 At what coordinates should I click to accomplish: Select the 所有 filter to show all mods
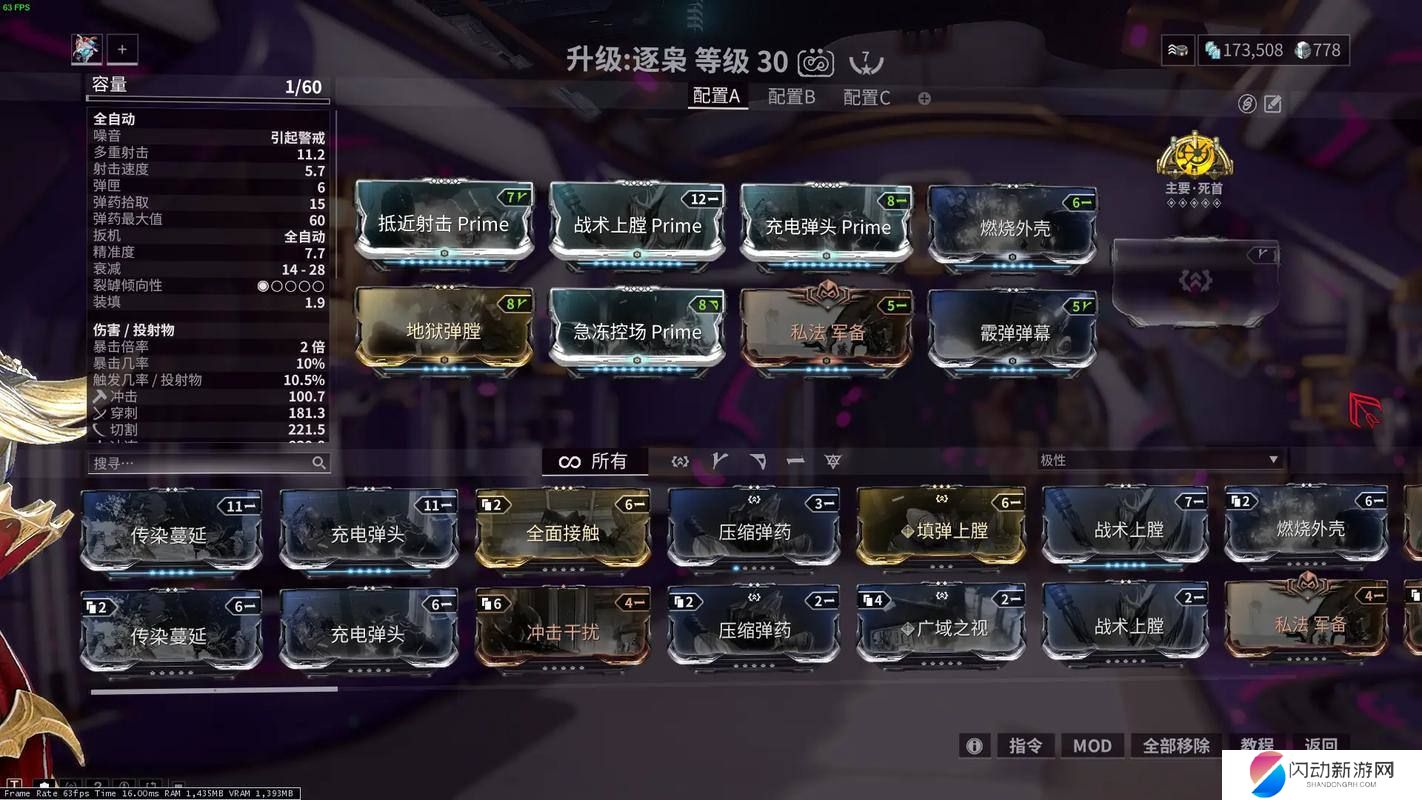pyautogui.click(x=611, y=461)
